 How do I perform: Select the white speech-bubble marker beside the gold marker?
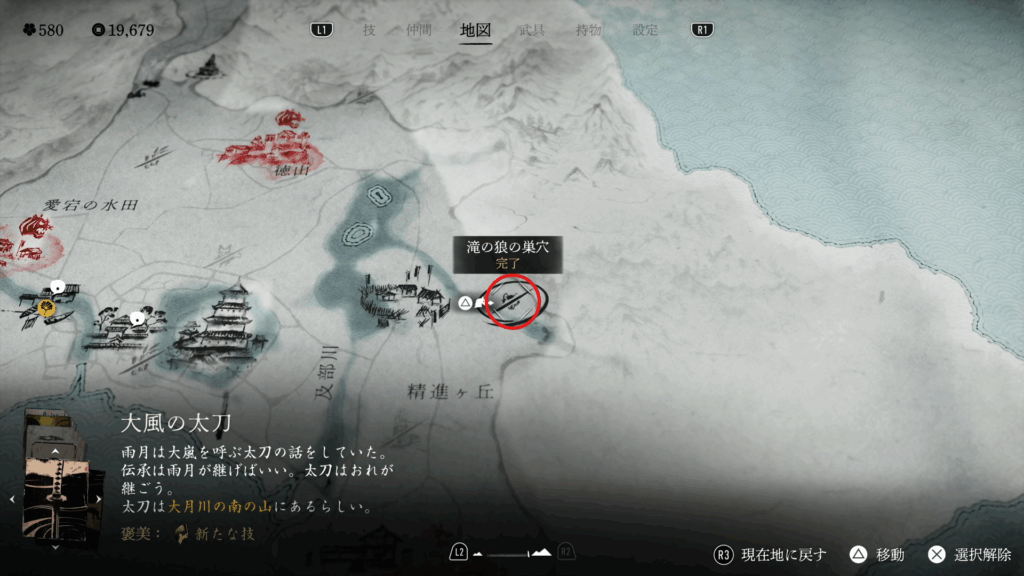tap(58, 287)
